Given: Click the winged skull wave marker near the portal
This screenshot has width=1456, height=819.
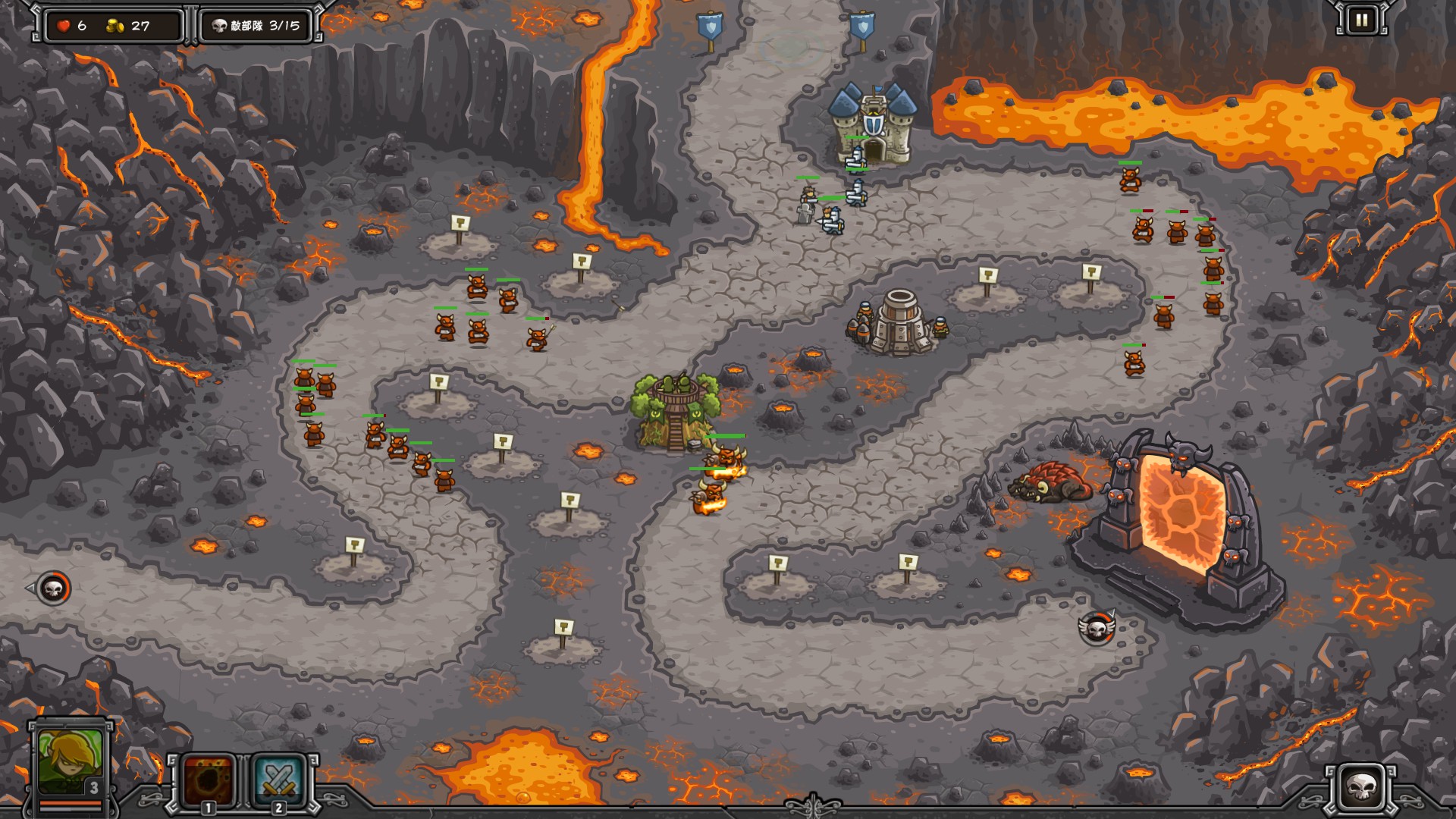Looking at the screenshot, I should pos(1097,628).
